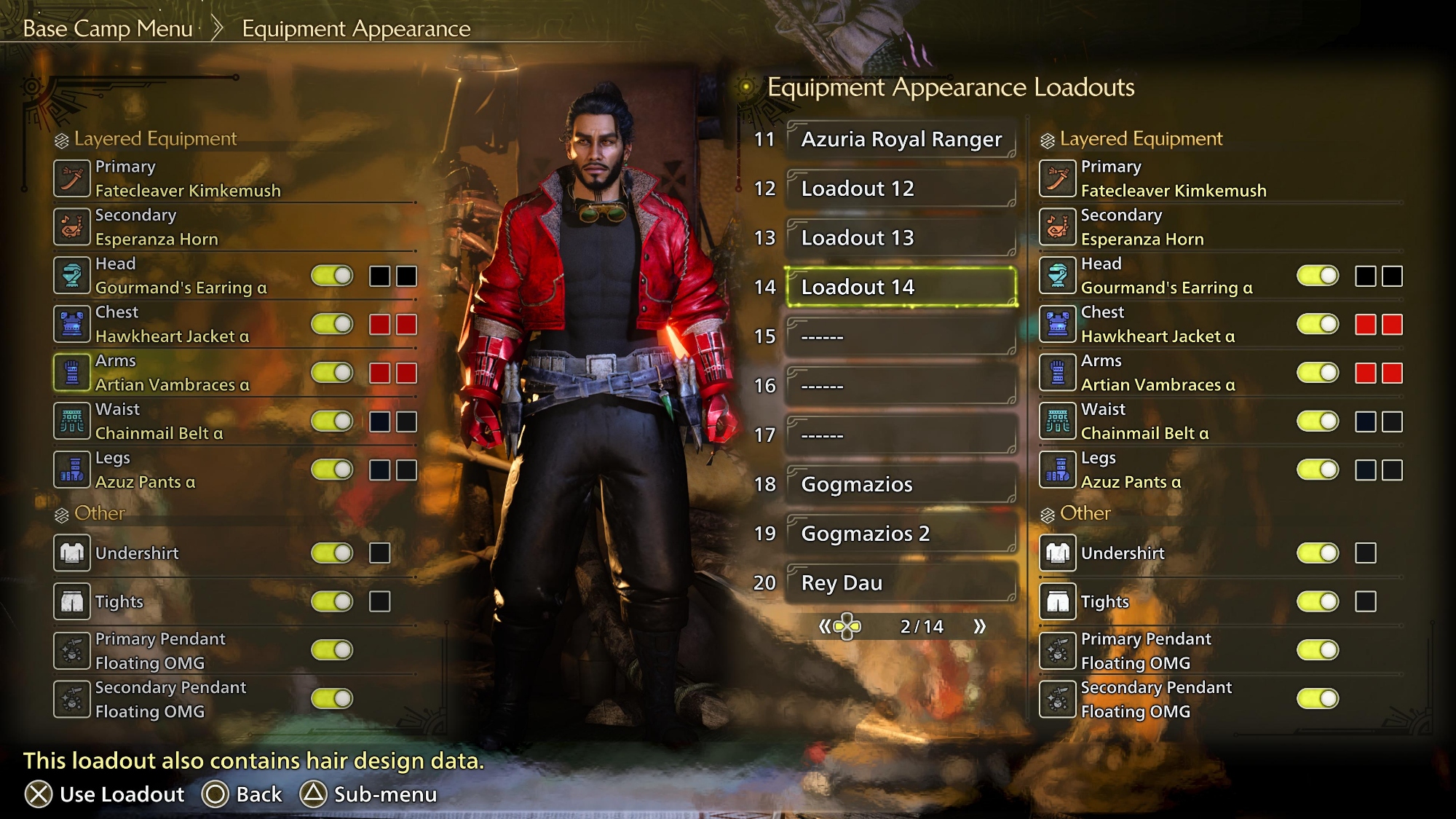1456x819 pixels.
Task: Choose the Gogmazios 2 loadout
Action: 901,534
